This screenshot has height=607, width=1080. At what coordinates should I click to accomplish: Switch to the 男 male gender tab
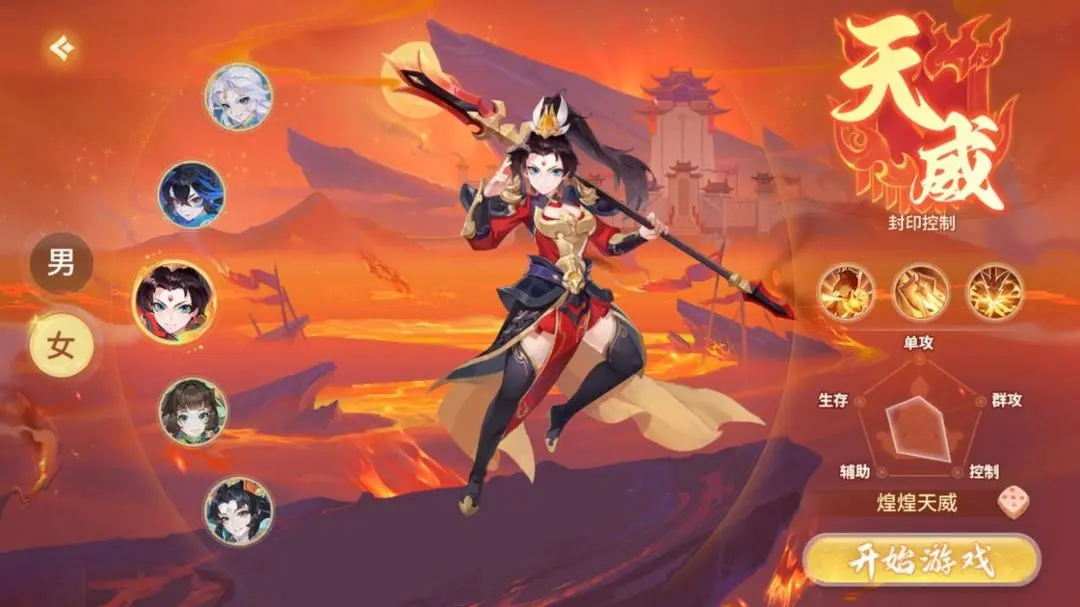(61, 263)
